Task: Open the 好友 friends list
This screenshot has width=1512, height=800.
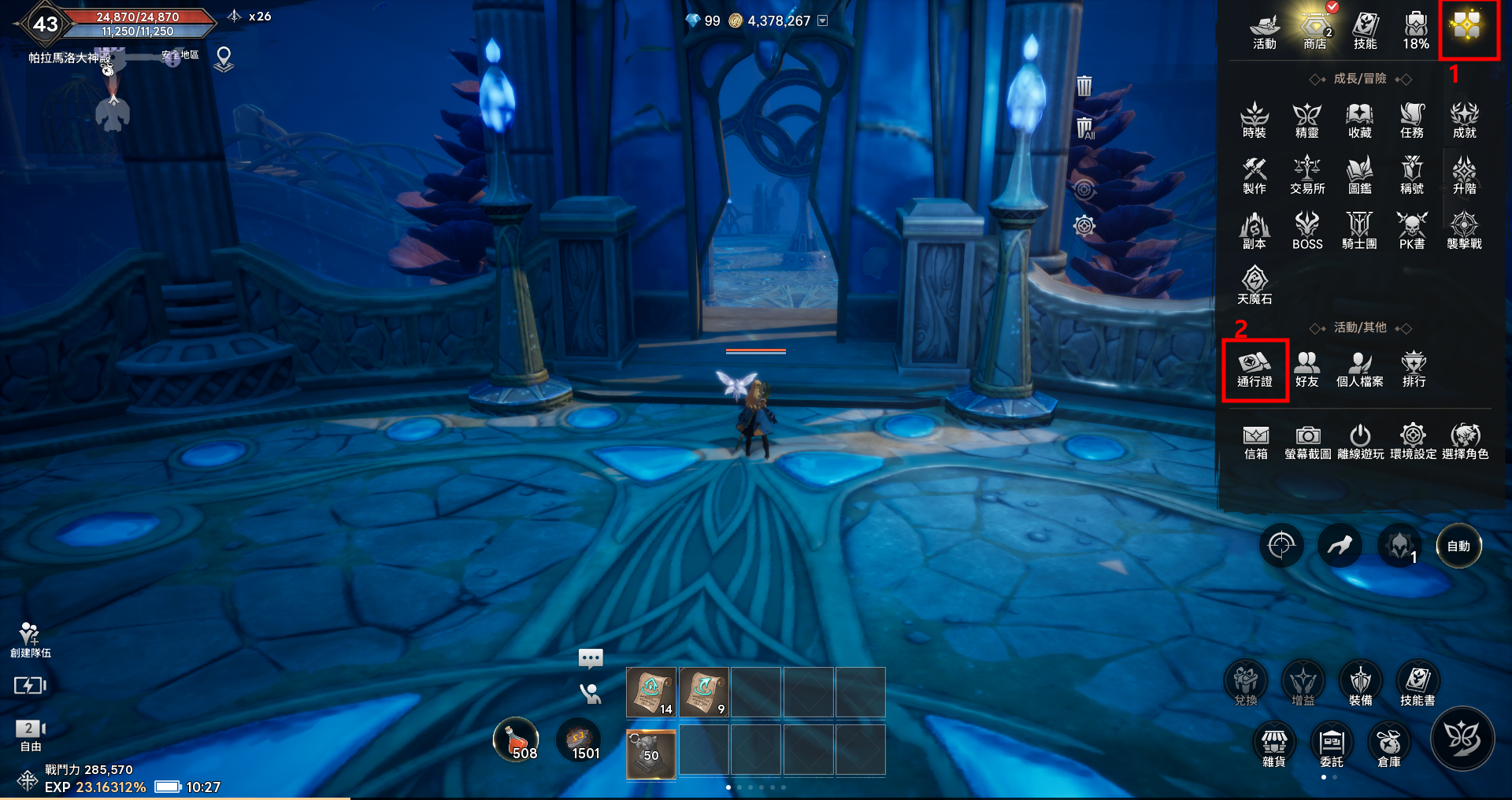Action: 1306,369
